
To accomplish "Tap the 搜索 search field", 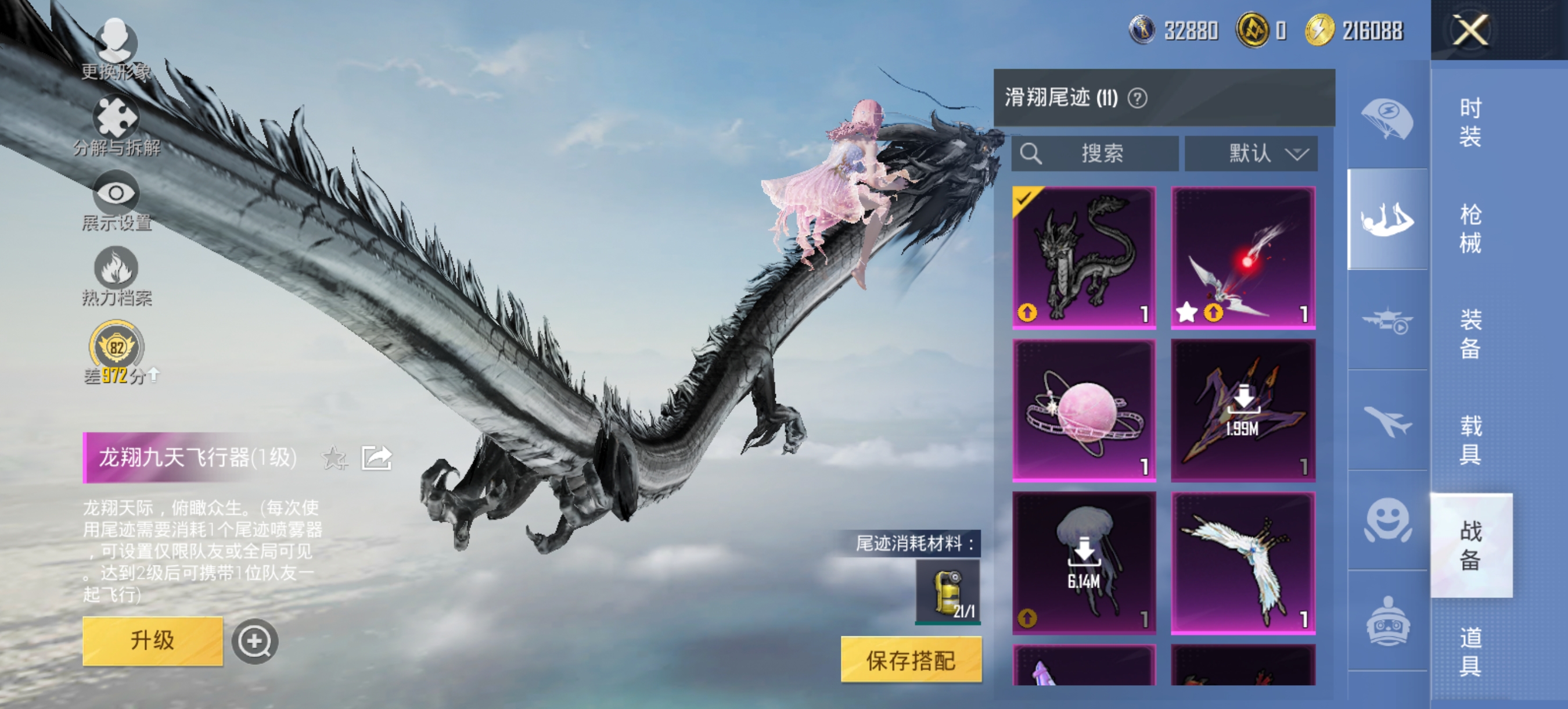I will click(1096, 153).
